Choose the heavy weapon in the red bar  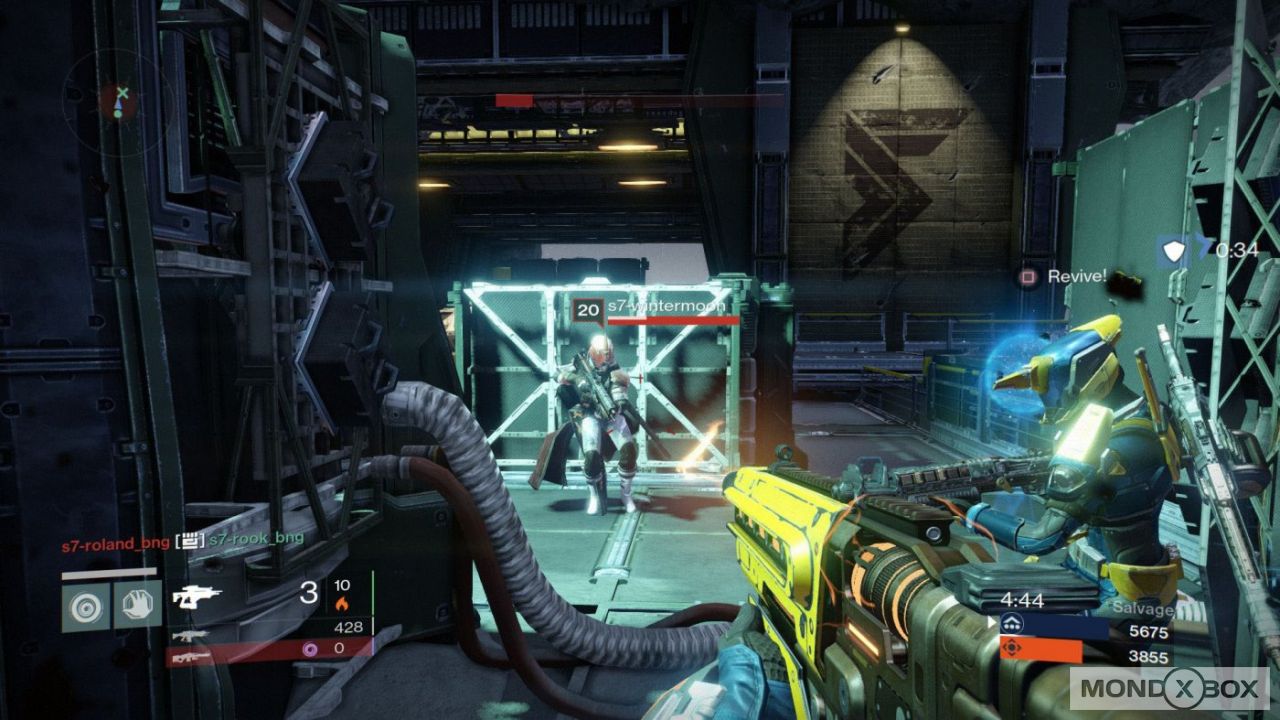[189, 657]
